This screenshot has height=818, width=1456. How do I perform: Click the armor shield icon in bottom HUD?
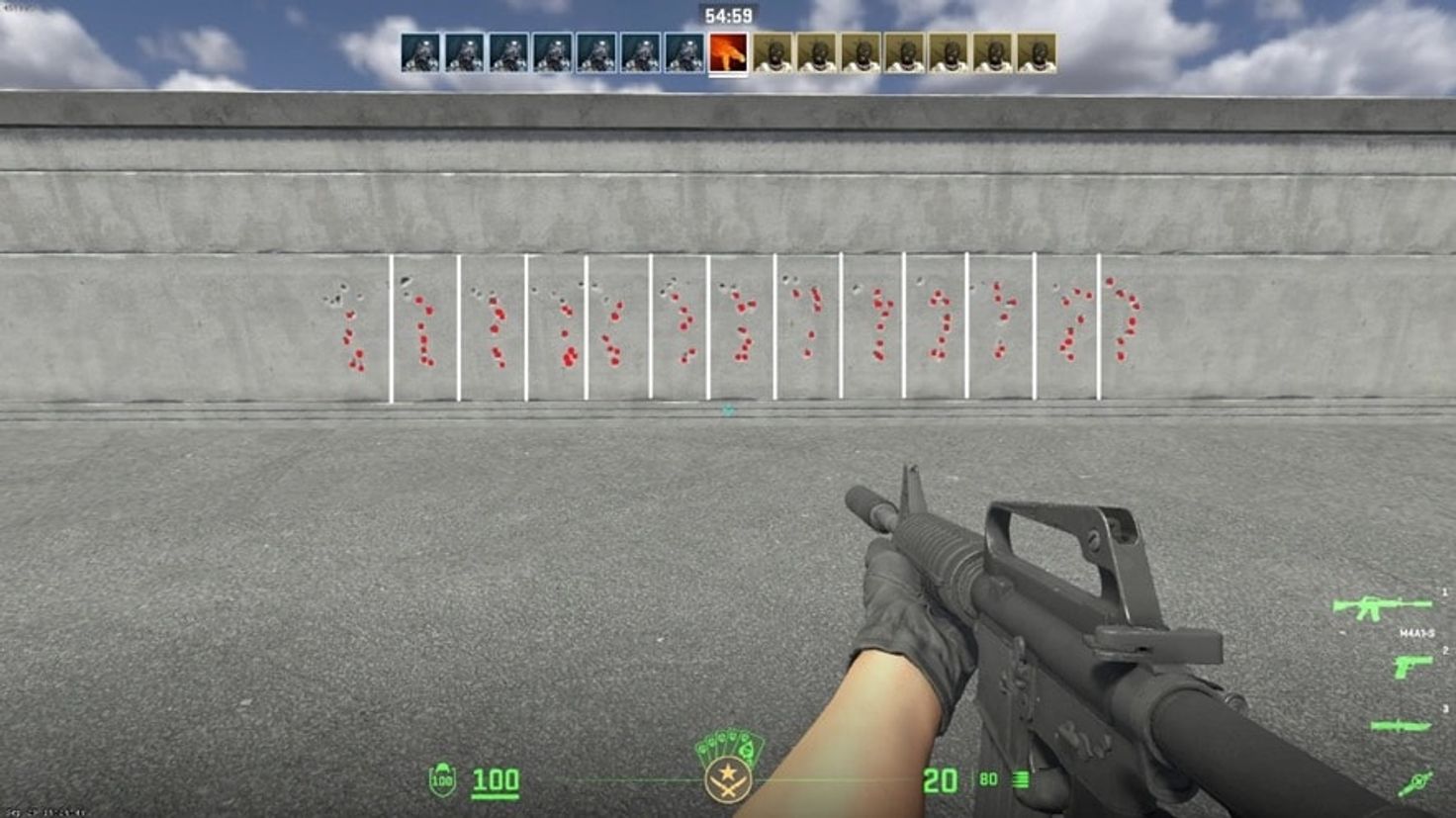(442, 779)
